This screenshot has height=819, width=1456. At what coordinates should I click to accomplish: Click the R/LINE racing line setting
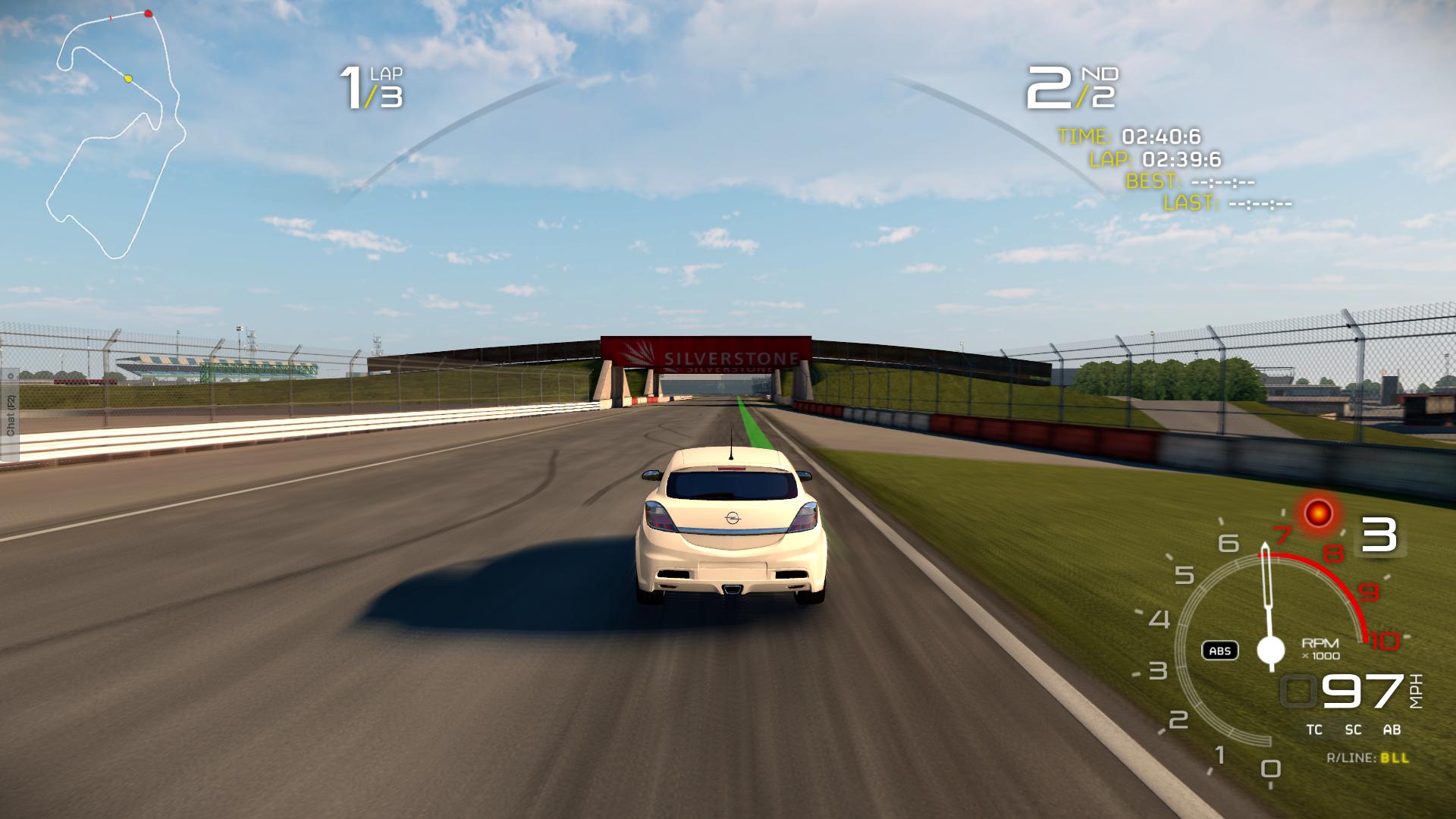click(x=1367, y=758)
